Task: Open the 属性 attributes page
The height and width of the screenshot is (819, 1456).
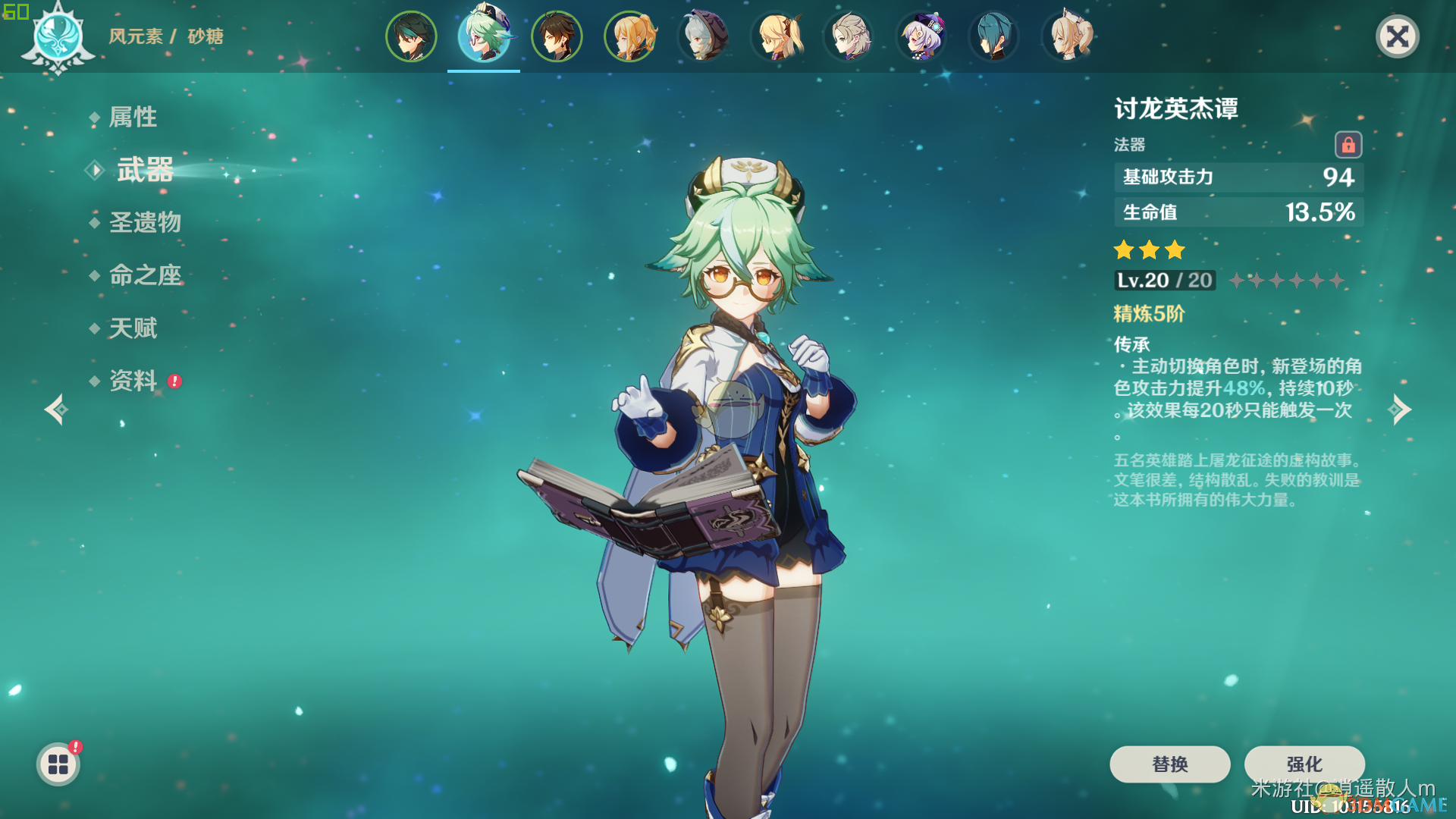Action: point(133,117)
